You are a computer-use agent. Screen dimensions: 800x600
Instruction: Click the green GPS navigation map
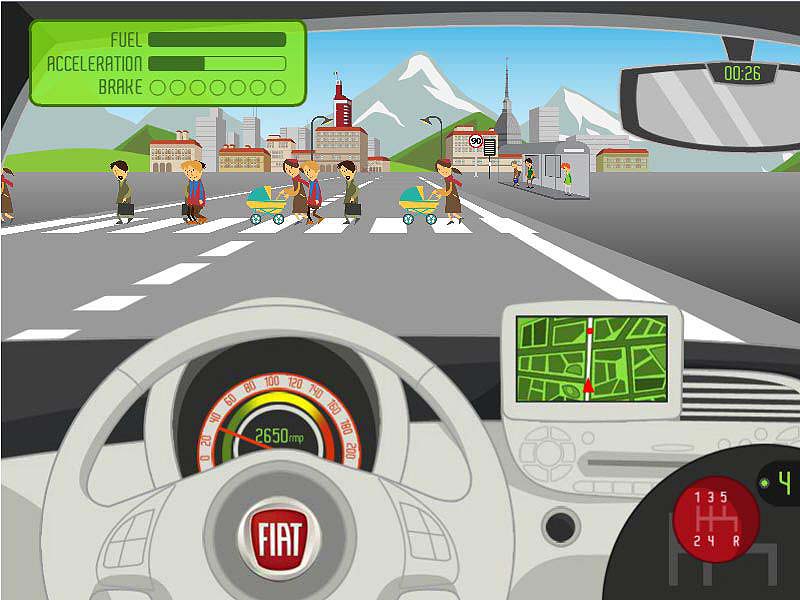point(591,357)
